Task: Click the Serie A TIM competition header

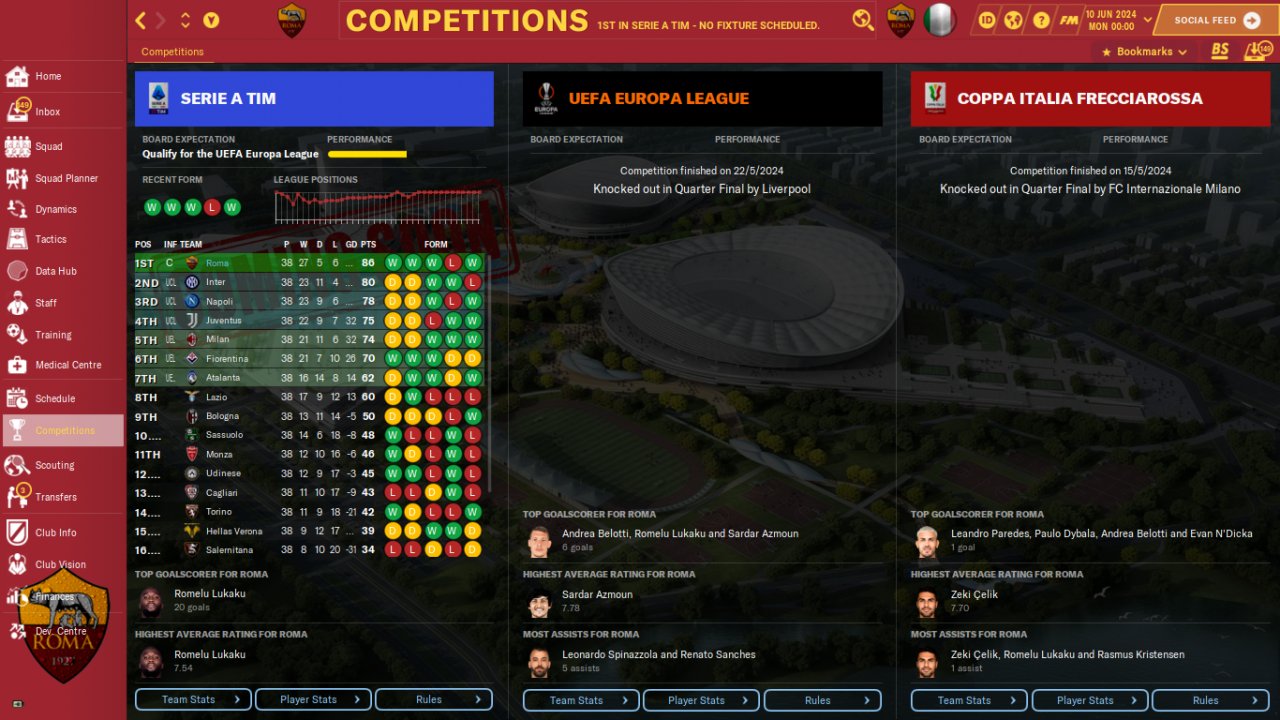Action: point(314,99)
